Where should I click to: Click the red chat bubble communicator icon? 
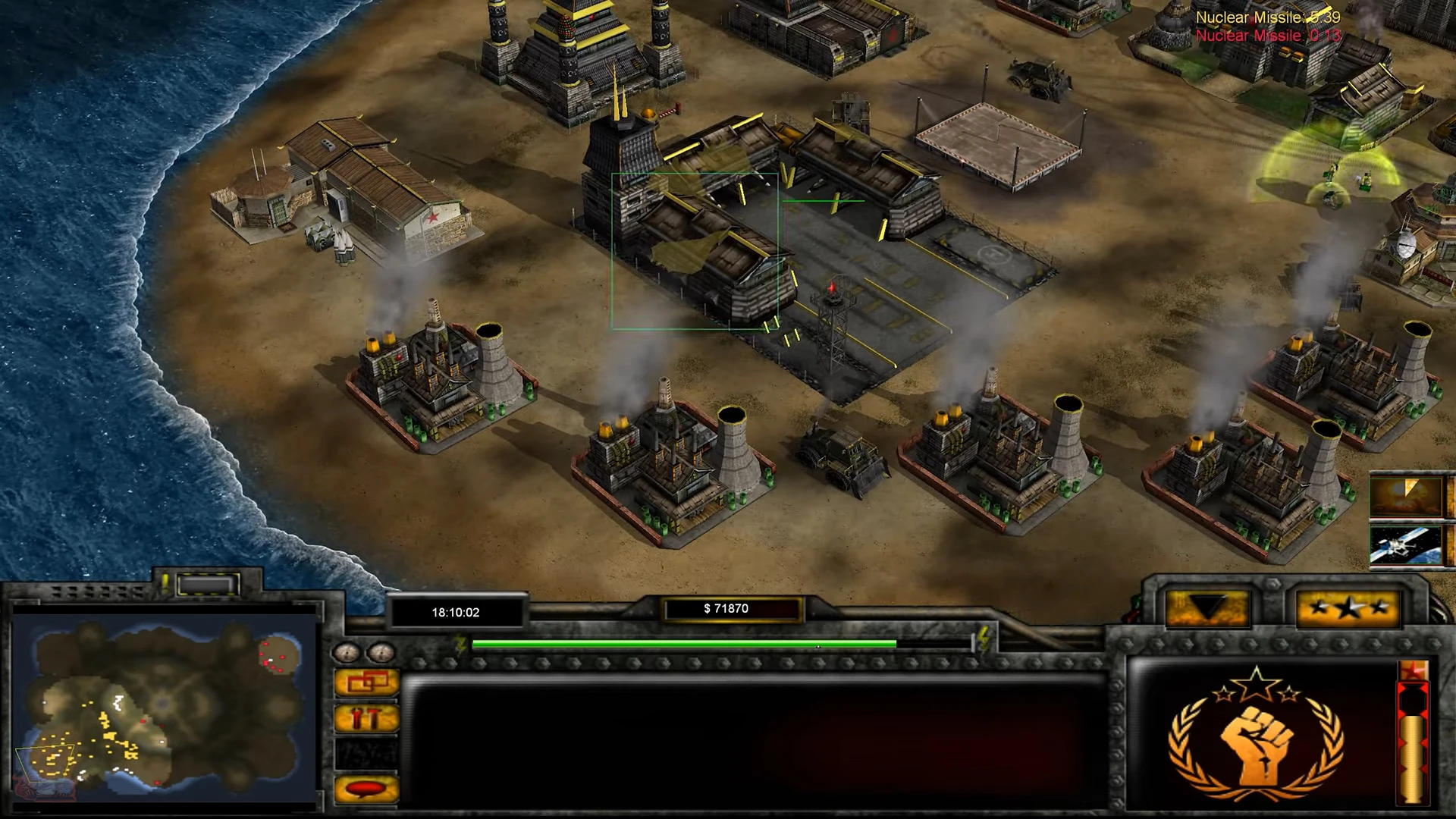coord(366,787)
